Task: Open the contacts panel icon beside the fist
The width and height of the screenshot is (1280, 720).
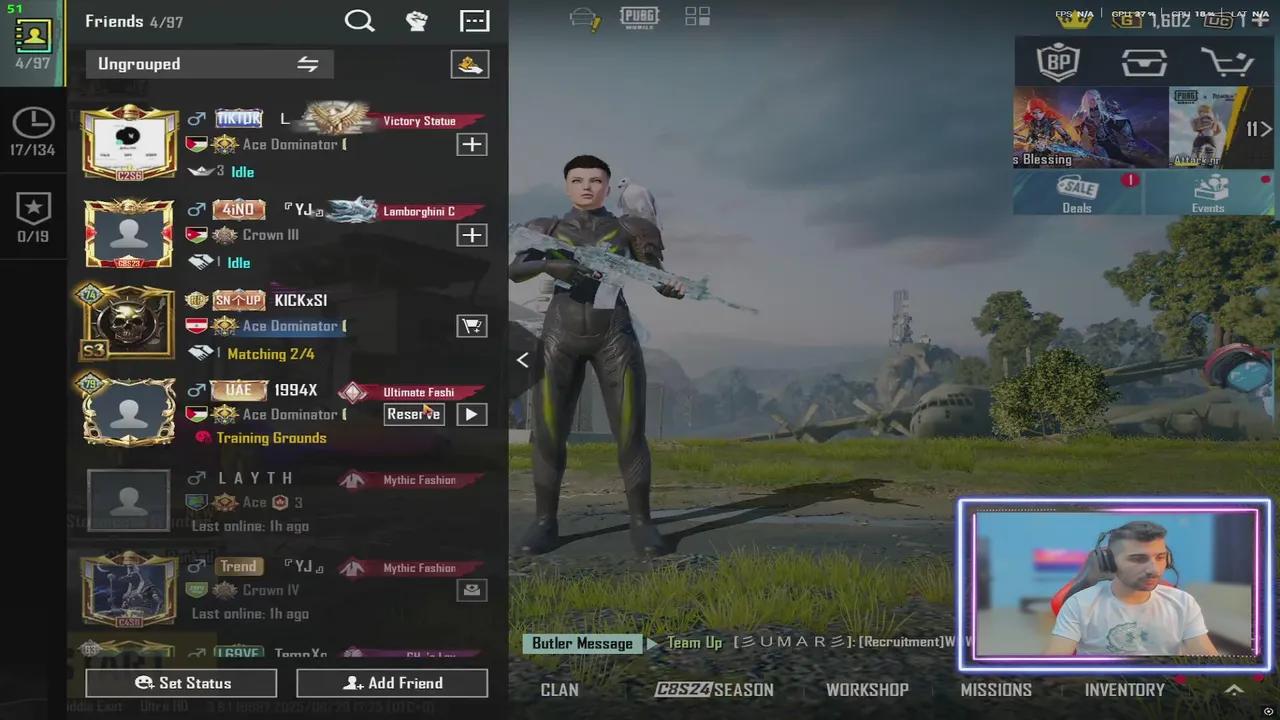Action: pos(474,20)
